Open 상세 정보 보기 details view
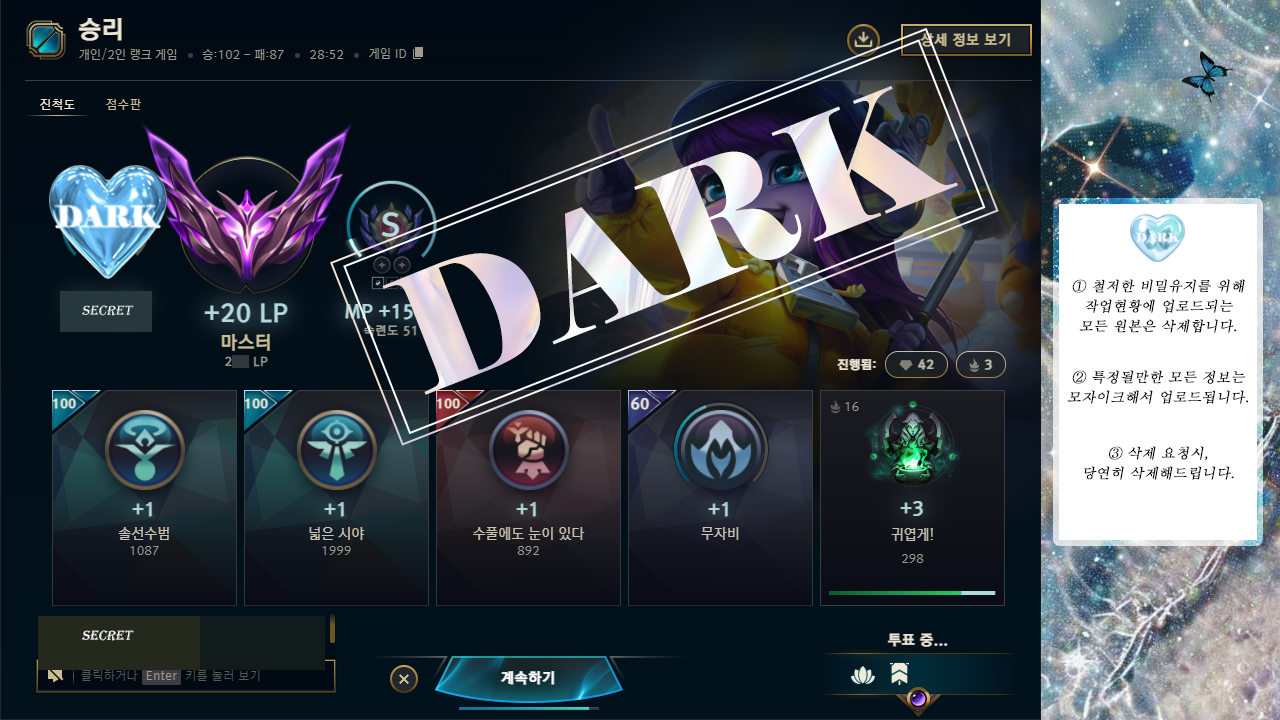 tap(966, 40)
